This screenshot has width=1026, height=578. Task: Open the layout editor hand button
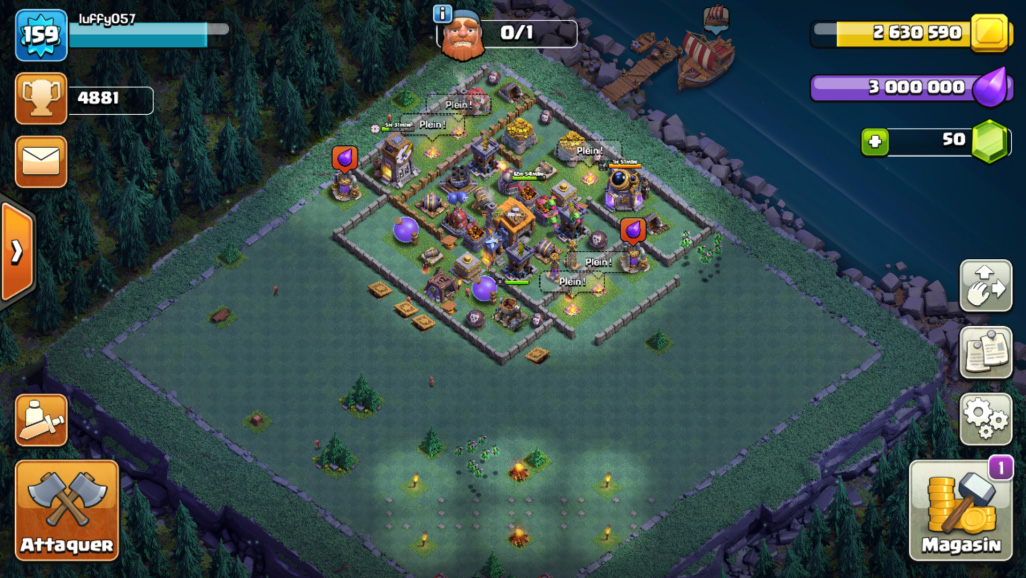click(x=985, y=286)
